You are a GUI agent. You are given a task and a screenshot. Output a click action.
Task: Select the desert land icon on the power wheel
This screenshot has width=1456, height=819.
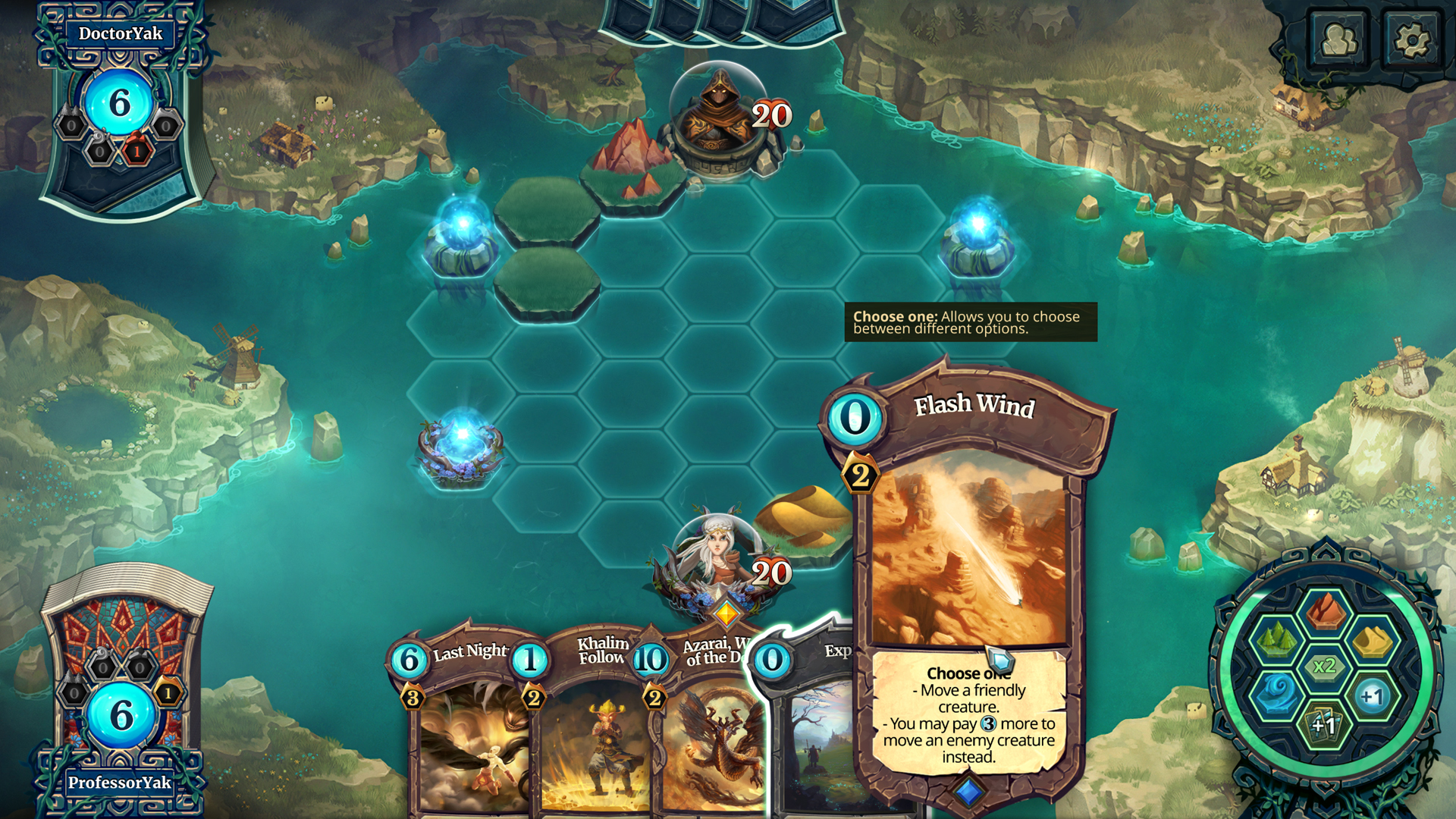coord(1374,642)
